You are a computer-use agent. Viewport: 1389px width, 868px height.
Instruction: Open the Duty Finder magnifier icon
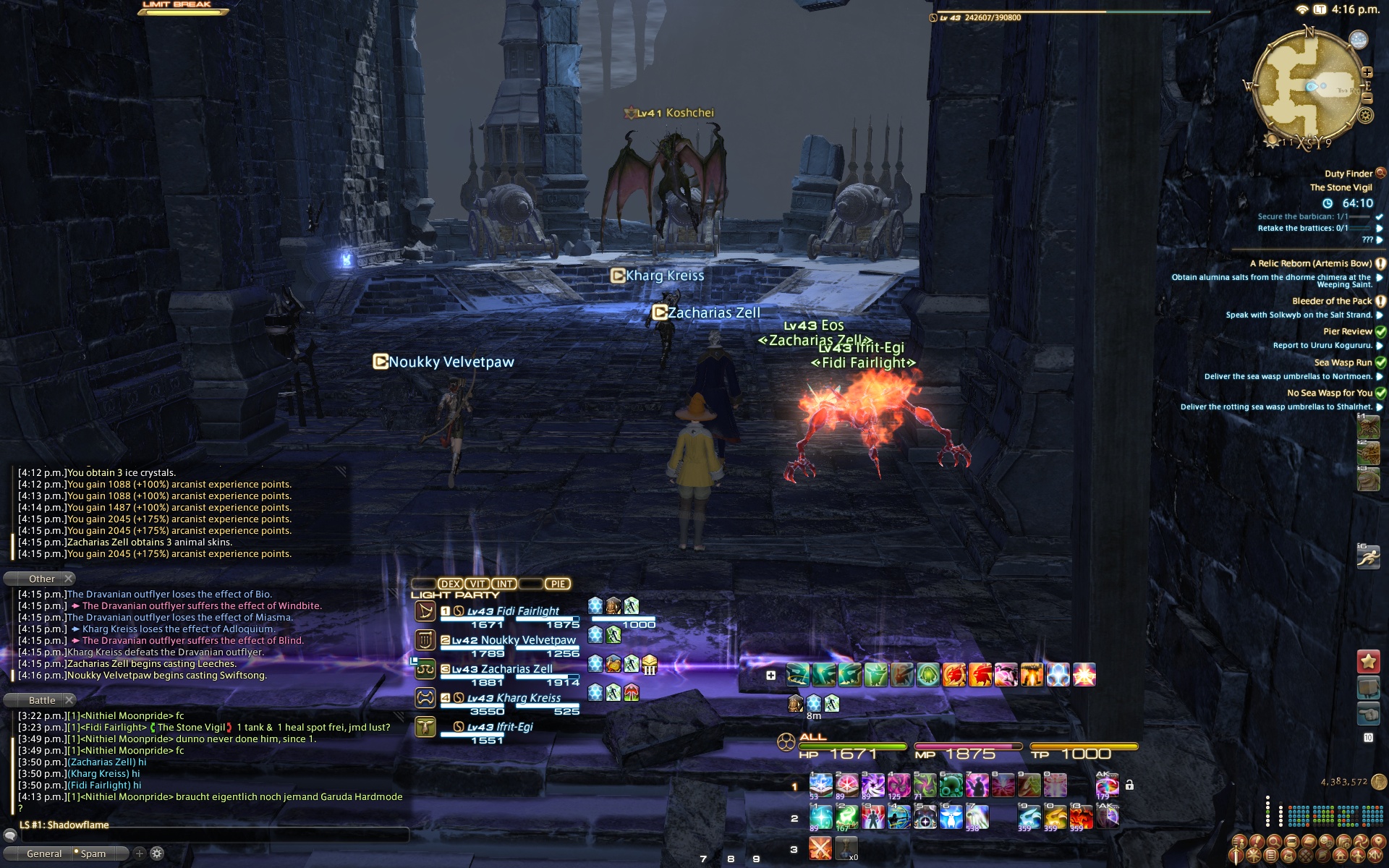click(1380, 173)
